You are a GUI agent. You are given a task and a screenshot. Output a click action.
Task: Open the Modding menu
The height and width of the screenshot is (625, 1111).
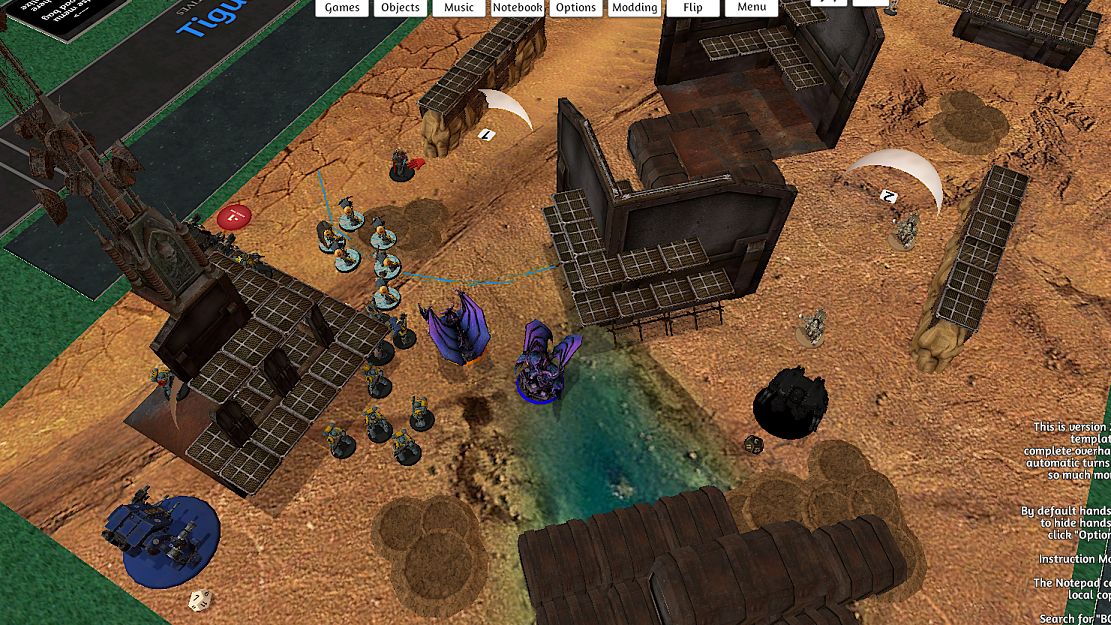pos(635,8)
